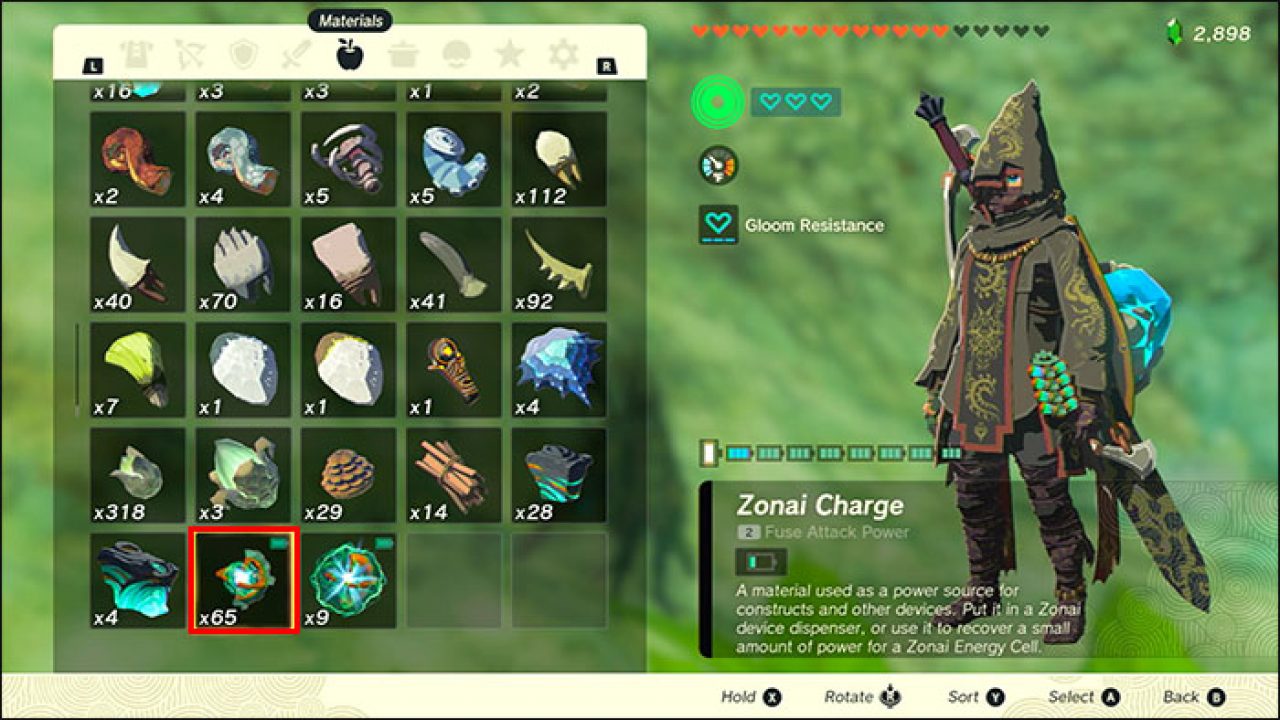Switch to the shields tab
This screenshot has height=720, width=1280.
(243, 54)
